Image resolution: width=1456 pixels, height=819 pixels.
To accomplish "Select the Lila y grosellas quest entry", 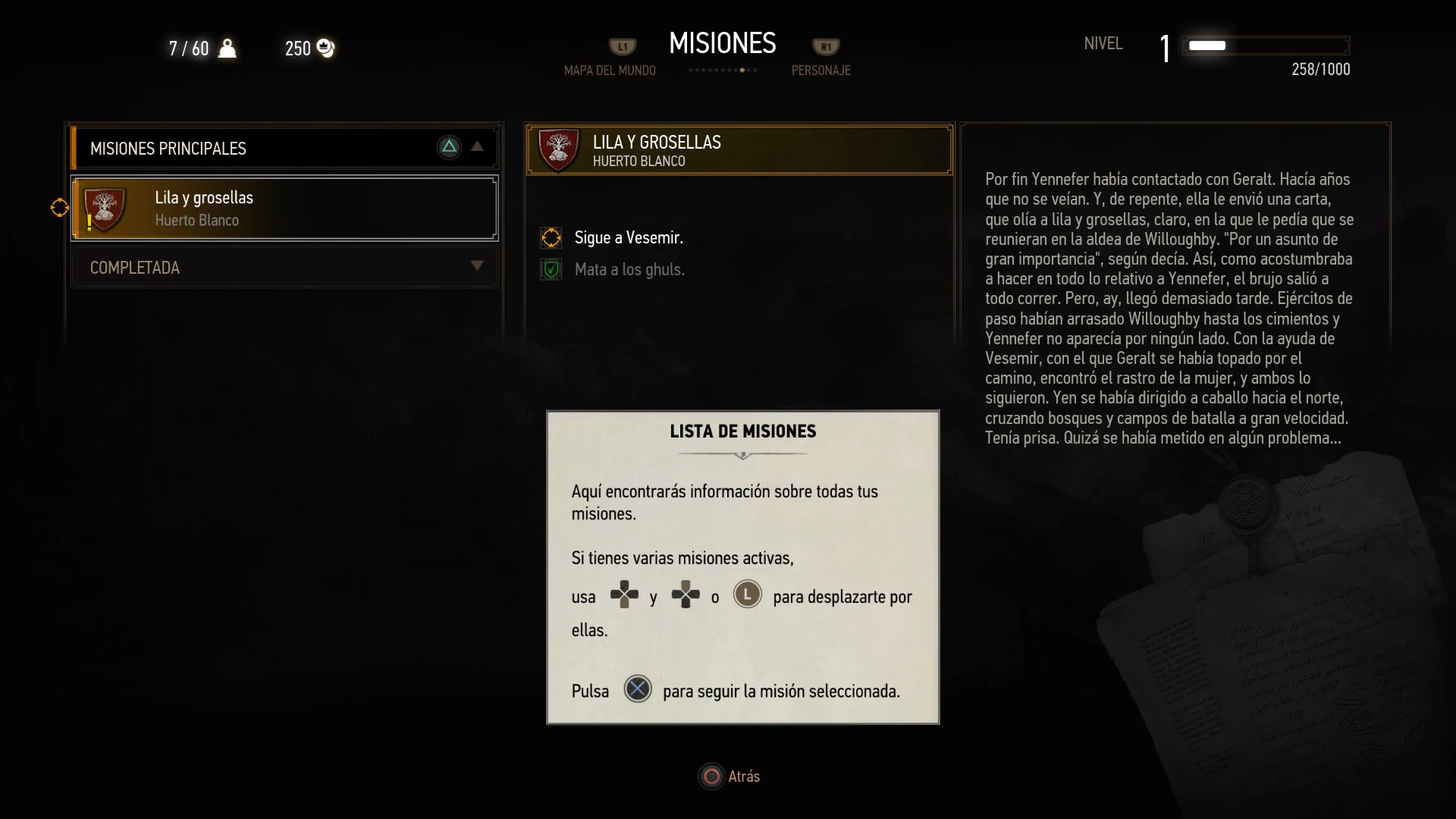I will [x=284, y=209].
